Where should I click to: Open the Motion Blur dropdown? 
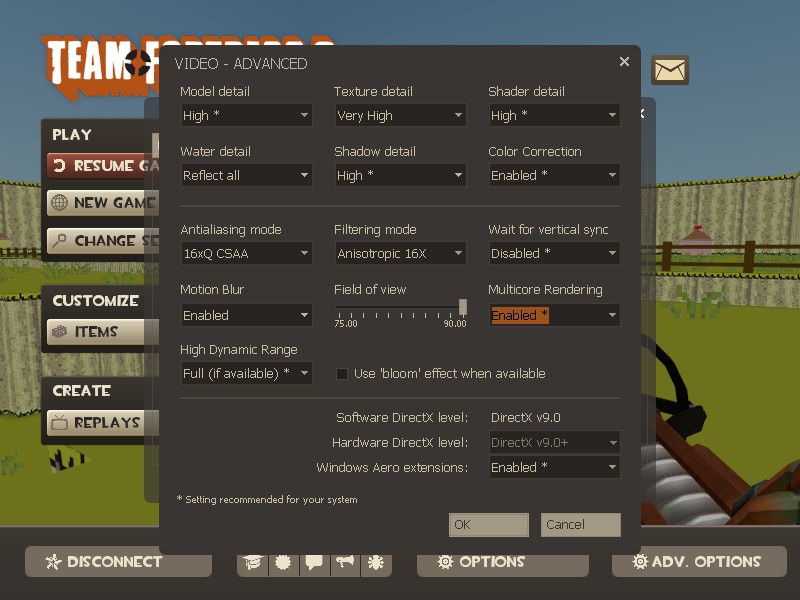(x=246, y=315)
